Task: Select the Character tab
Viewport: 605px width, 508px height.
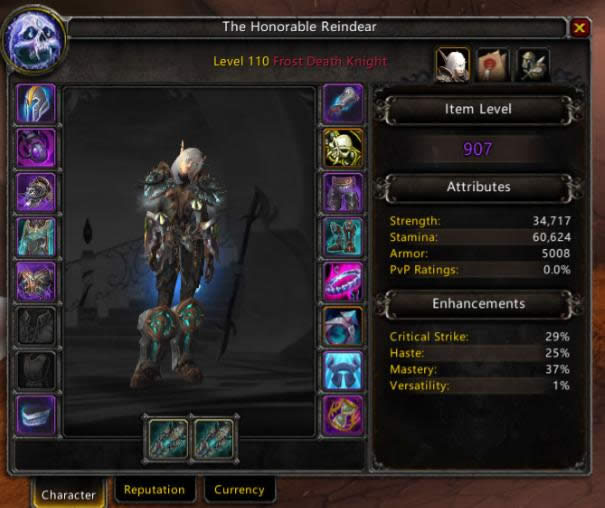Action: 69,493
